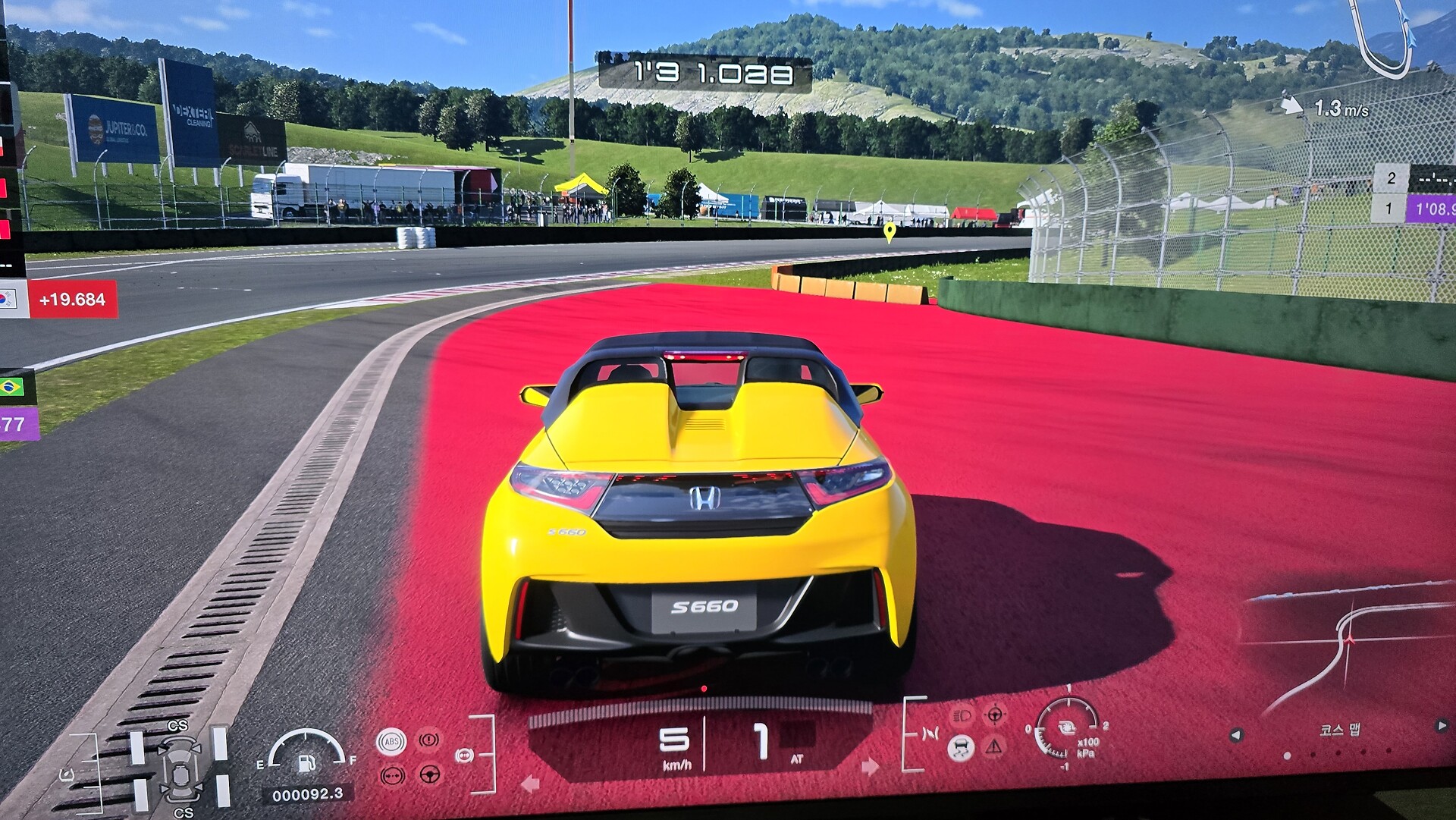Click the right arrow beside the course map label
The image size is (1456, 820).
point(1441,726)
